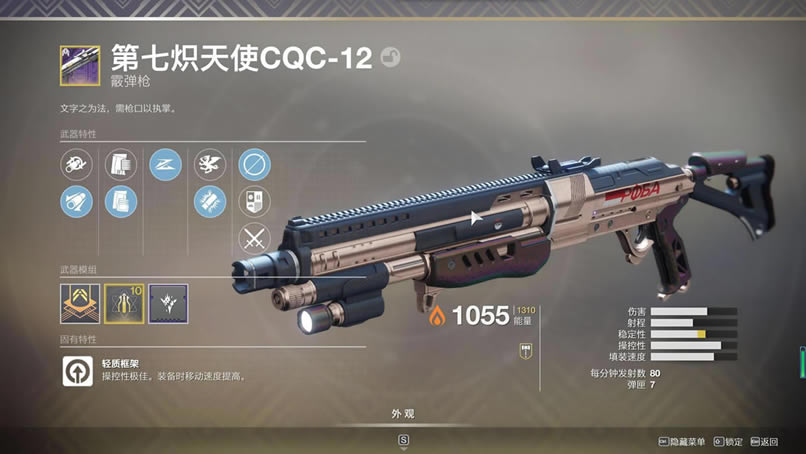Open the purple-bordered third mod slot
The height and width of the screenshot is (454, 806).
168,303
